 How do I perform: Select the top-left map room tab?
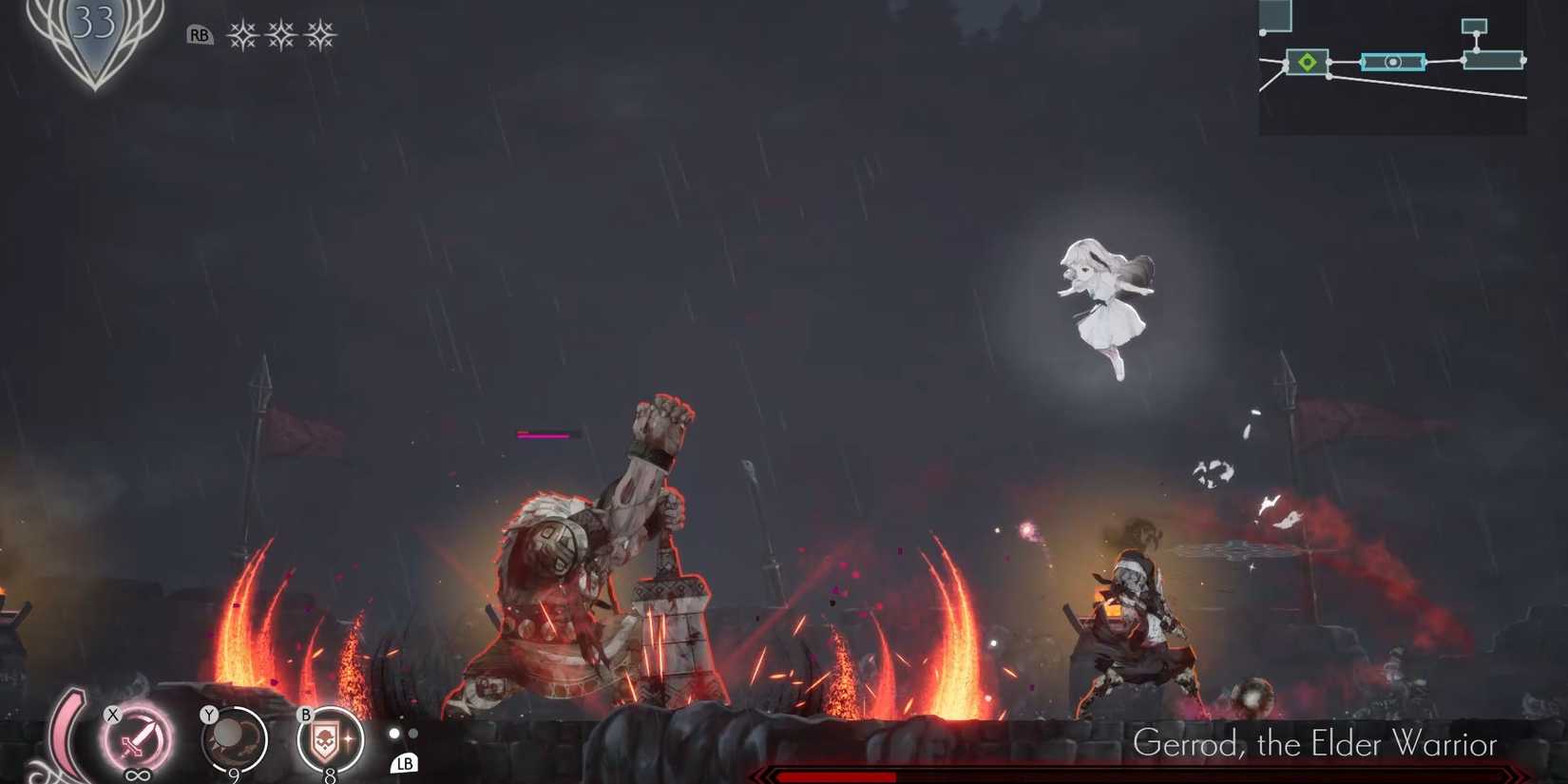(x=1275, y=14)
